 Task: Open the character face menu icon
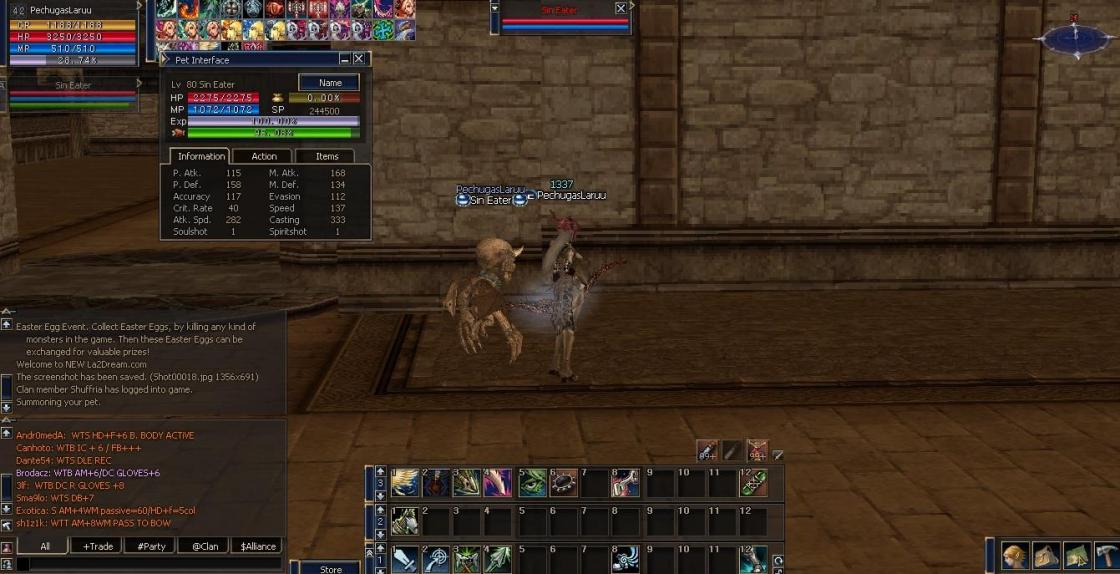[x=1014, y=556]
